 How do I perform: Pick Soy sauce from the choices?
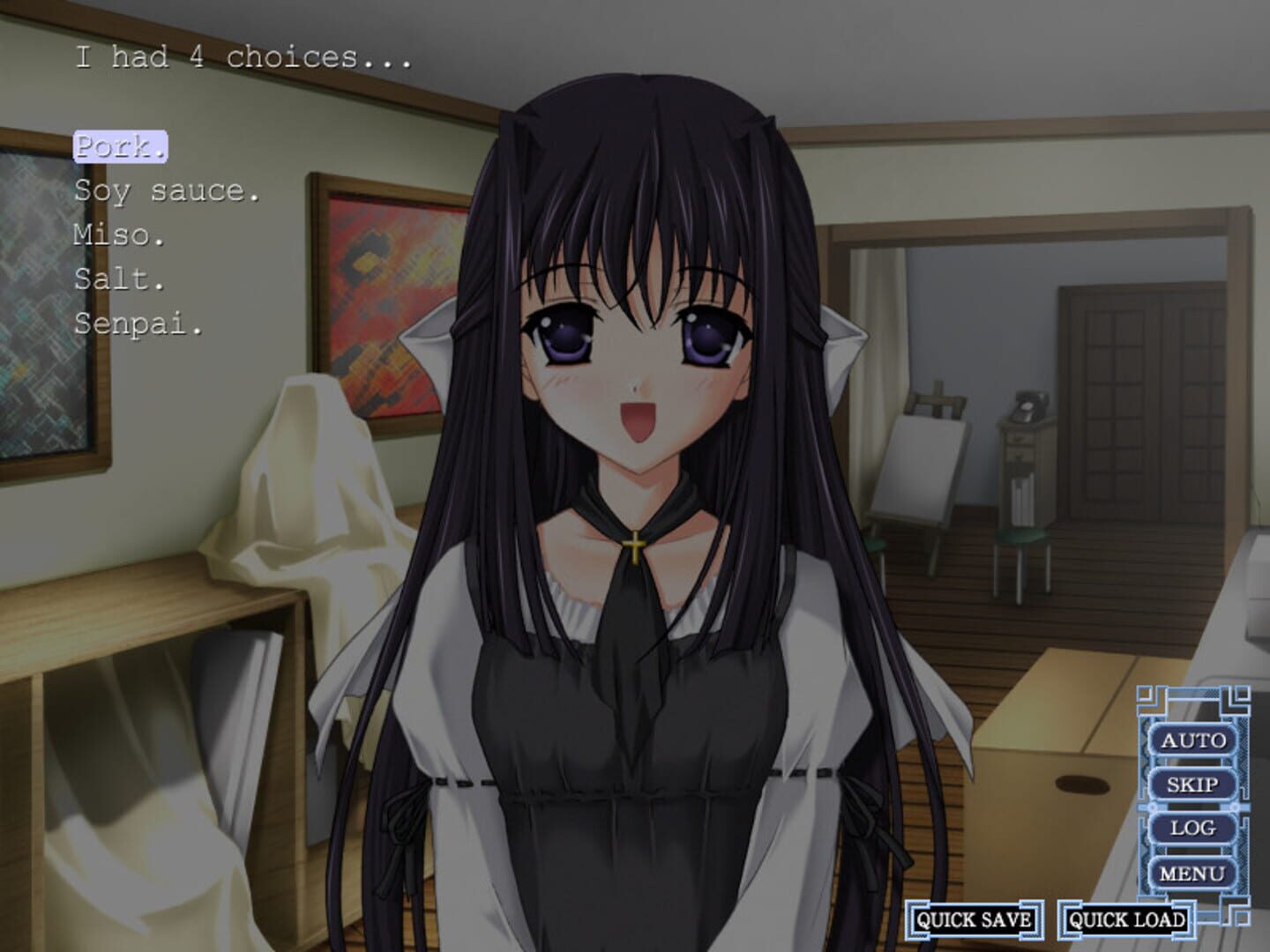[x=166, y=193]
